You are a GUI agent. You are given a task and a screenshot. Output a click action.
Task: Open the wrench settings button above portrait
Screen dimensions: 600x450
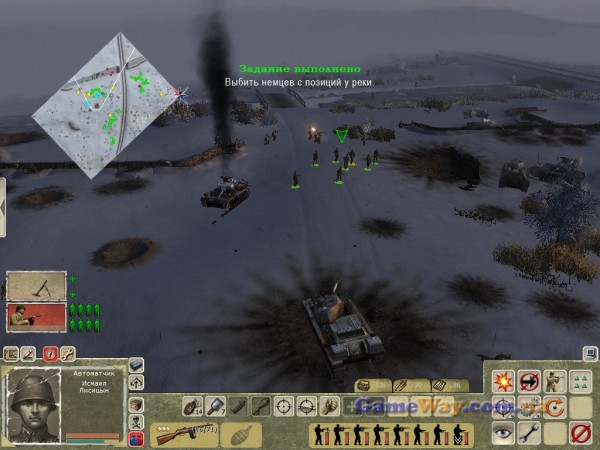(x=67, y=353)
